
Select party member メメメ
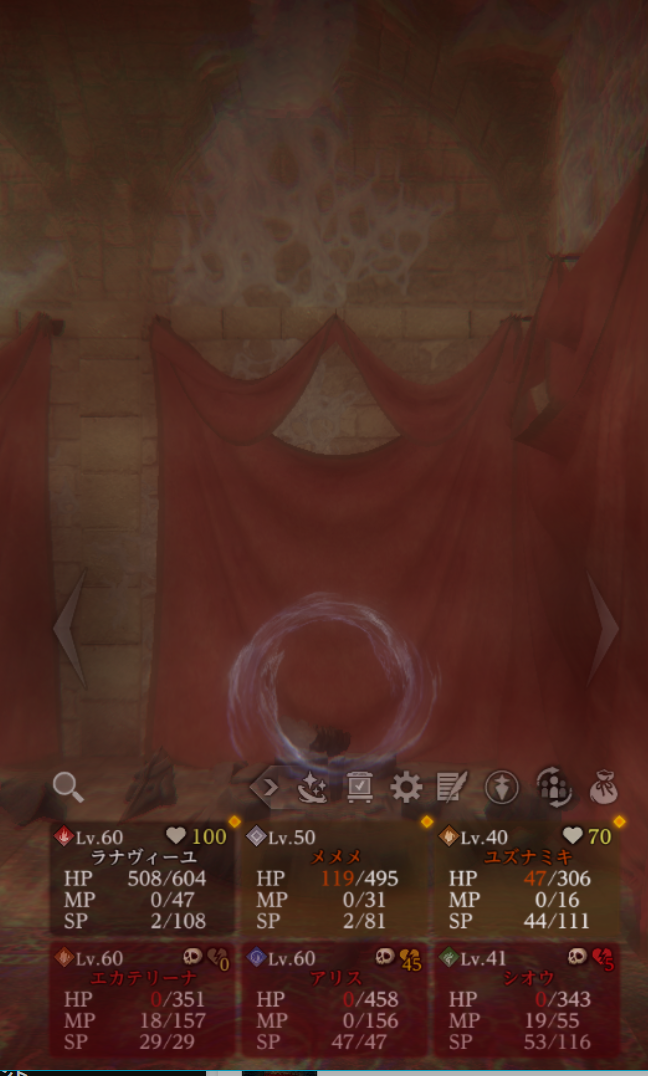(x=337, y=879)
